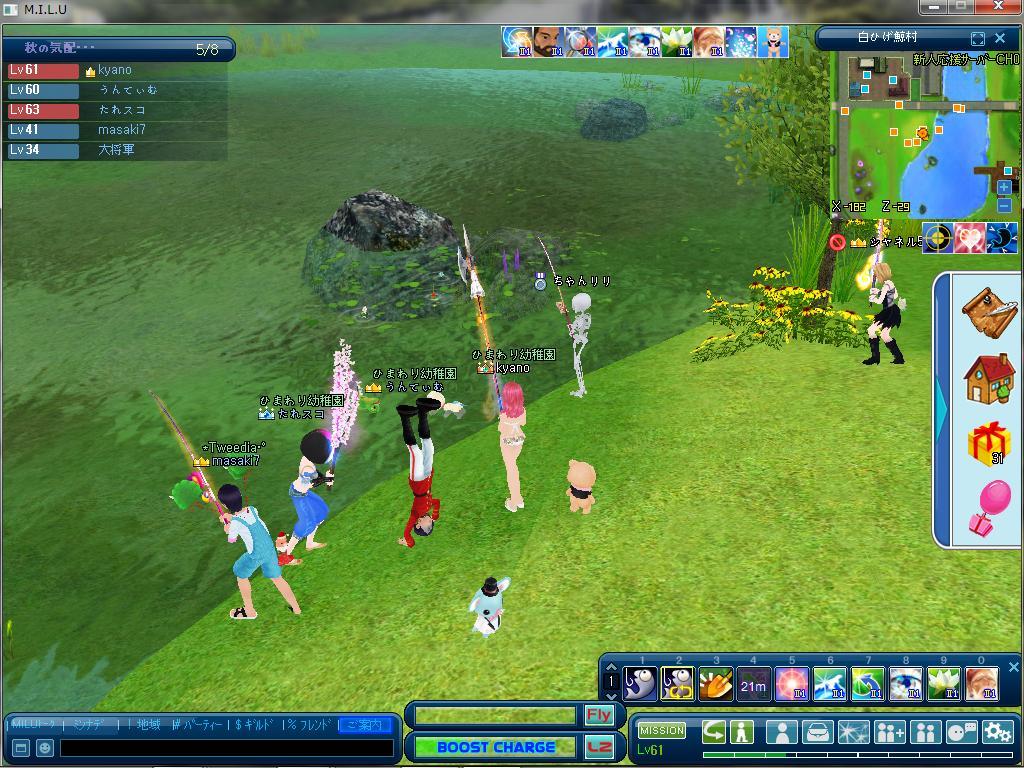Open the MISSION panel
This screenshot has width=1024, height=768.
pyautogui.click(x=661, y=731)
